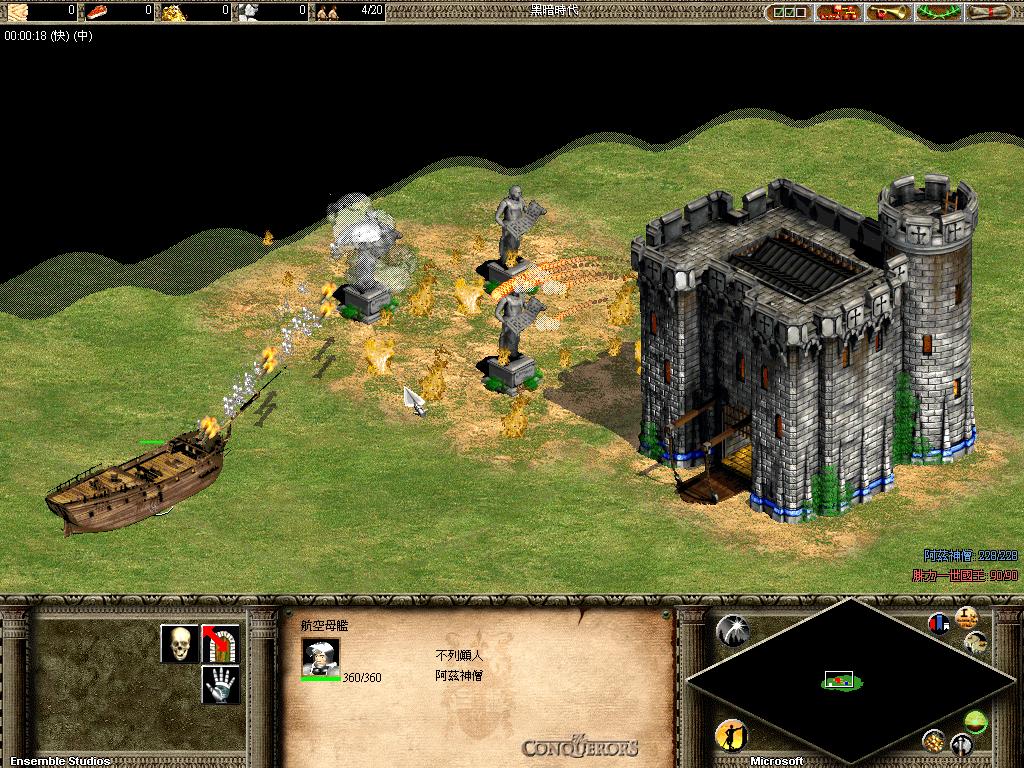This screenshot has height=768, width=1024.
Task: Switch minimap to combat sword mode
Action: click(961, 744)
